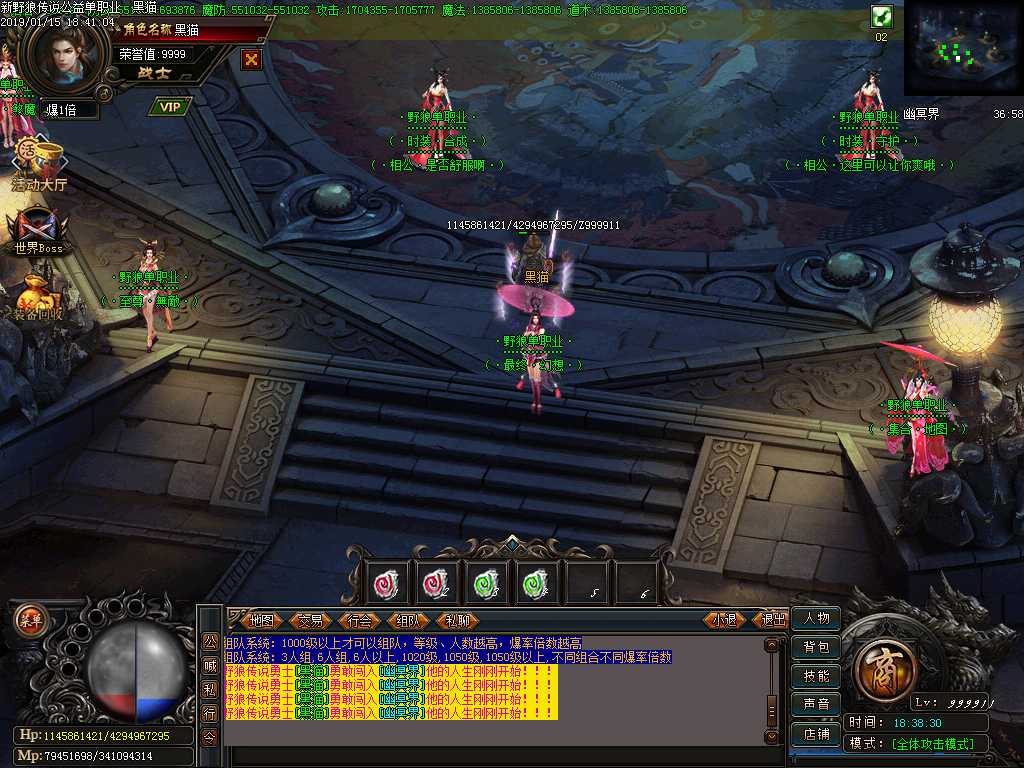Open the 技能 skills panel
1024x768 pixels.
point(816,676)
